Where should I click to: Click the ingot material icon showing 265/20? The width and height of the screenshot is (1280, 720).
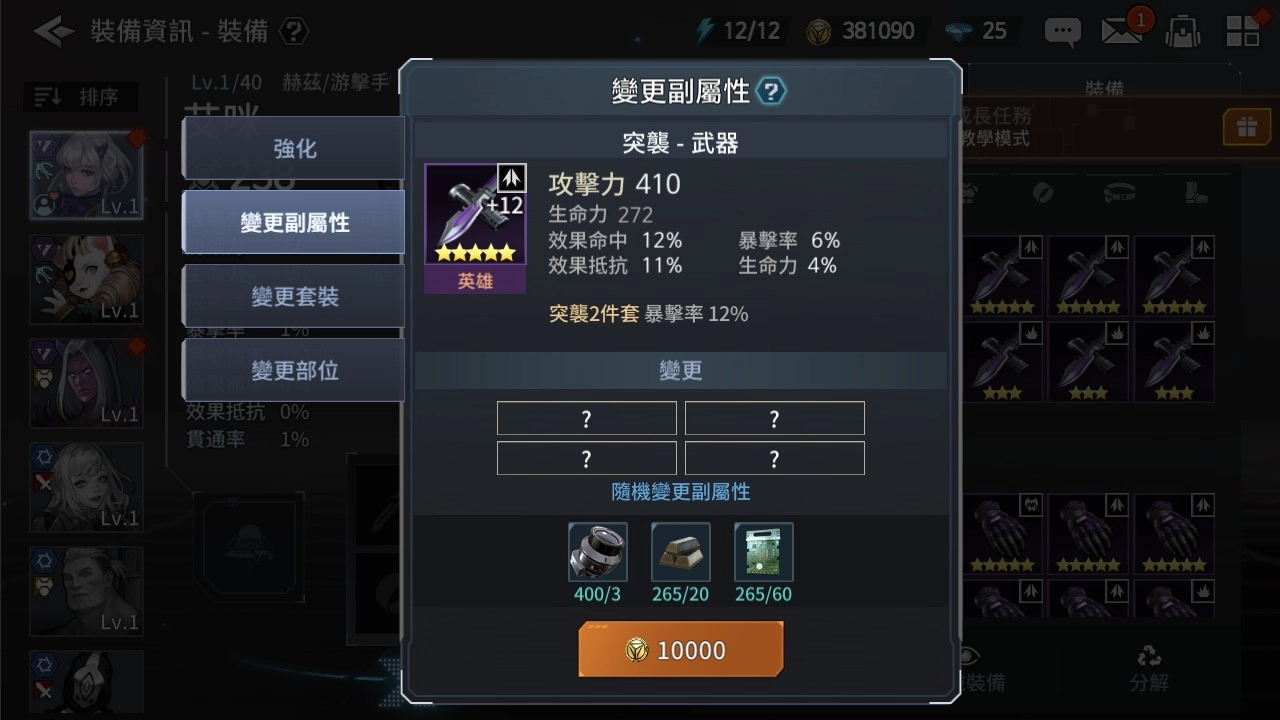coord(680,551)
